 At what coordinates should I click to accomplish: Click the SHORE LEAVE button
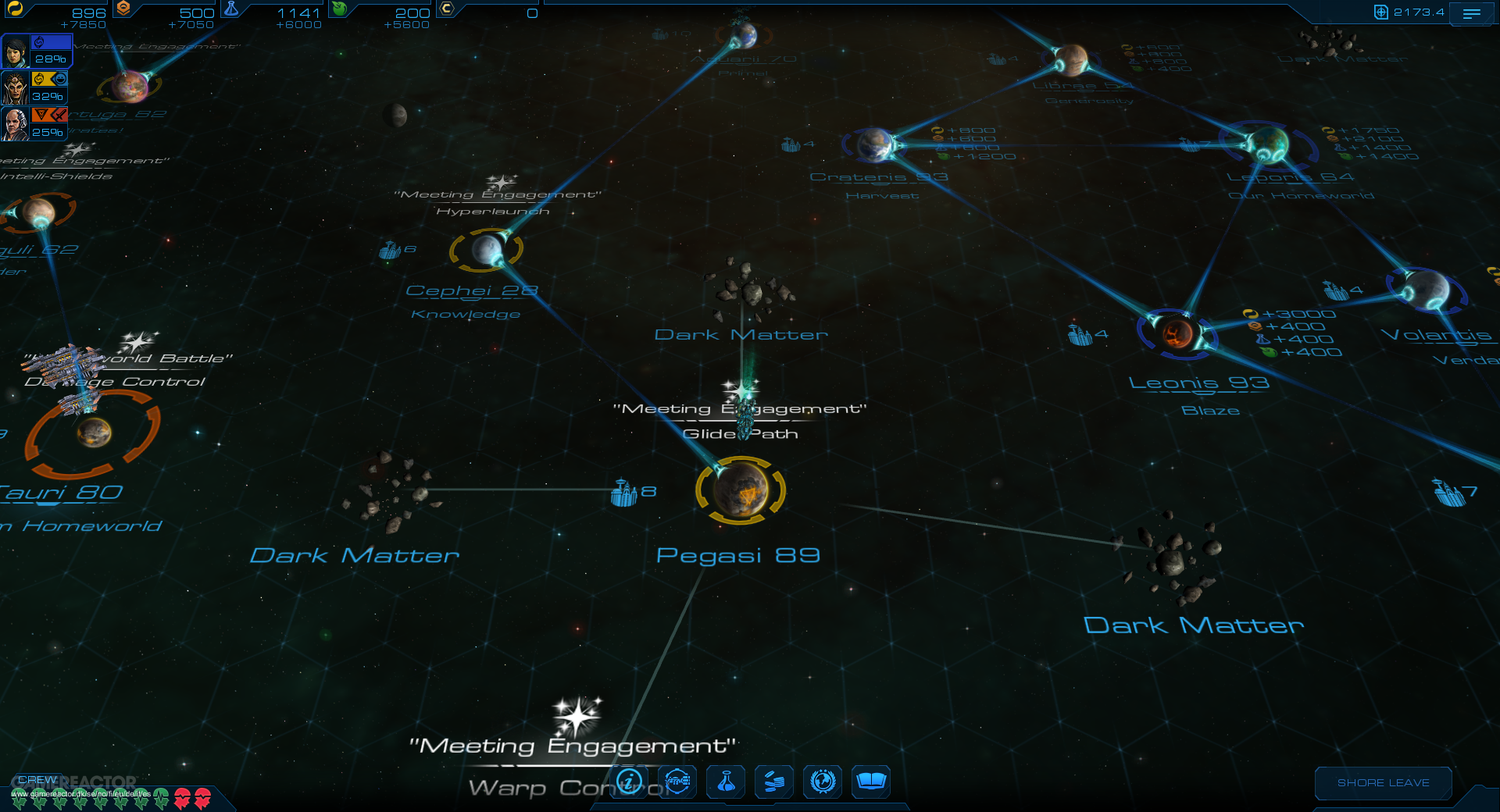point(1383,783)
